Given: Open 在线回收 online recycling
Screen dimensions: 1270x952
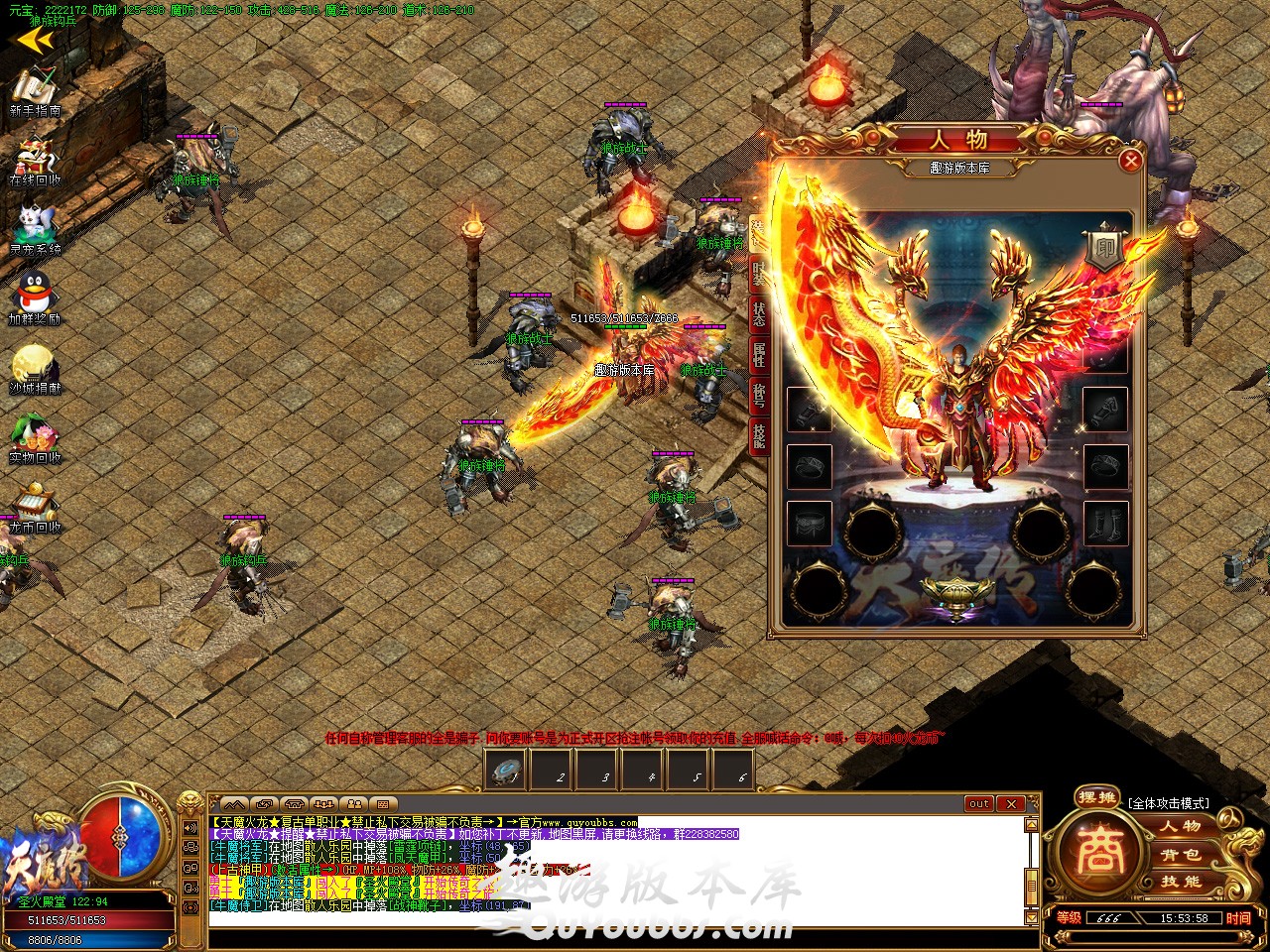Looking at the screenshot, I should click(x=35, y=159).
